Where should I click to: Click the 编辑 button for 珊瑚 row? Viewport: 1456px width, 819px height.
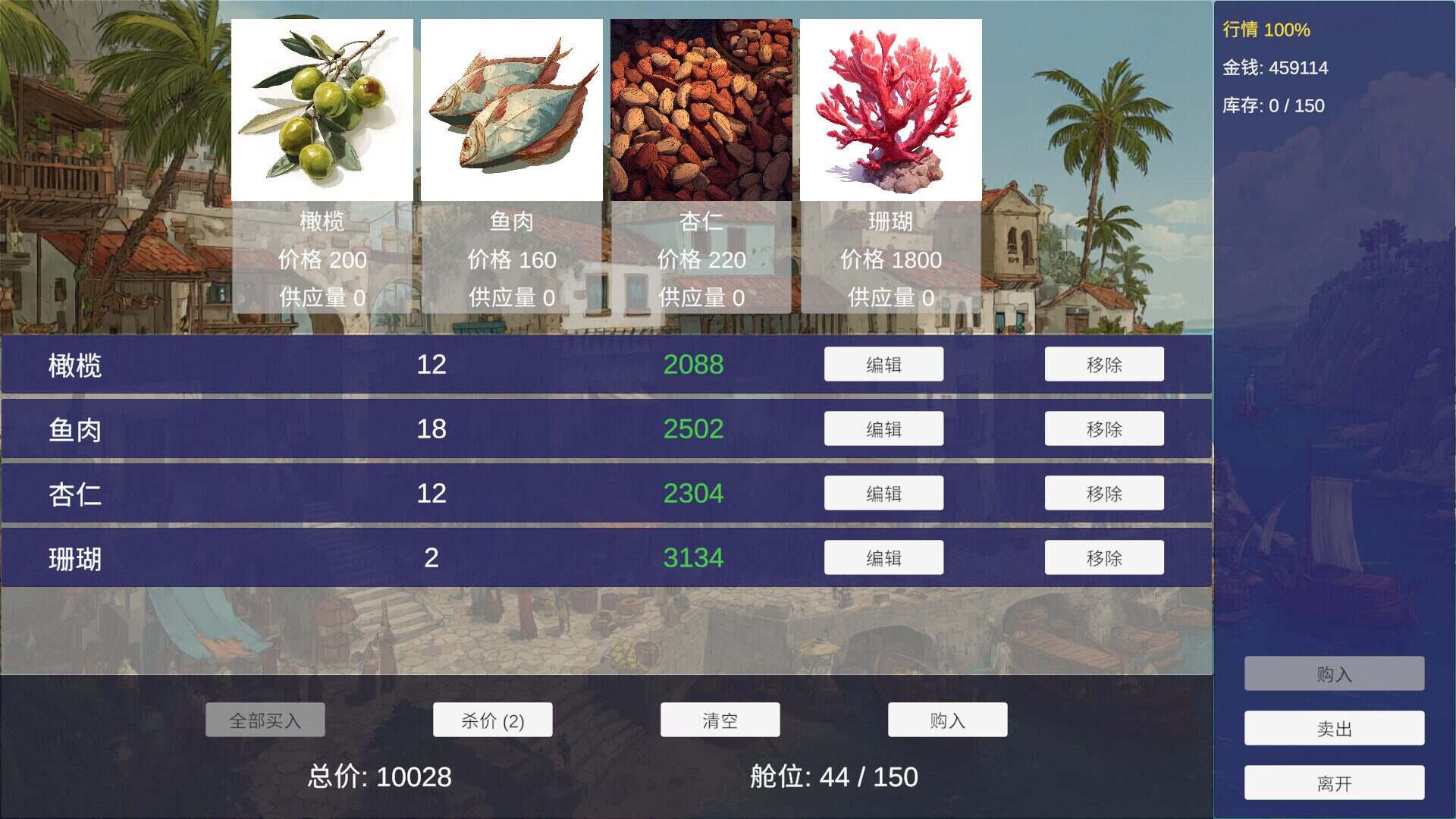(x=883, y=557)
